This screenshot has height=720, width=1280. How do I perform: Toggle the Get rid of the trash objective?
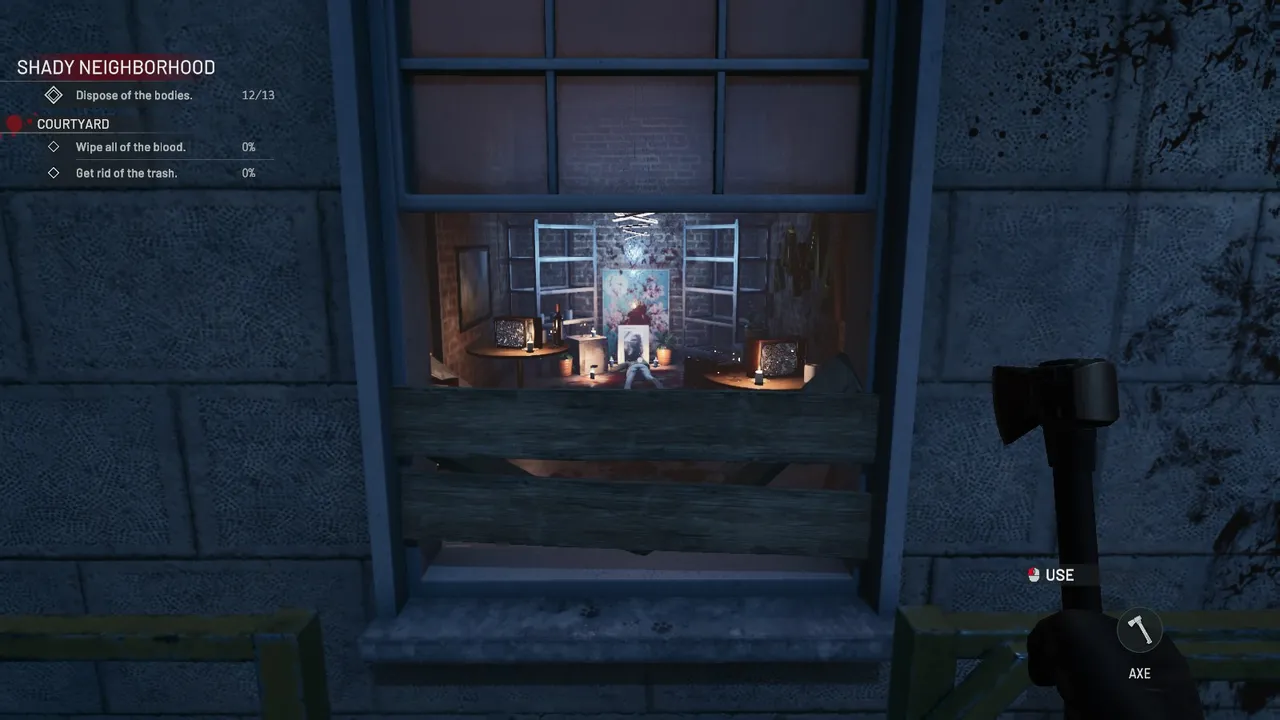pyautogui.click(x=128, y=172)
